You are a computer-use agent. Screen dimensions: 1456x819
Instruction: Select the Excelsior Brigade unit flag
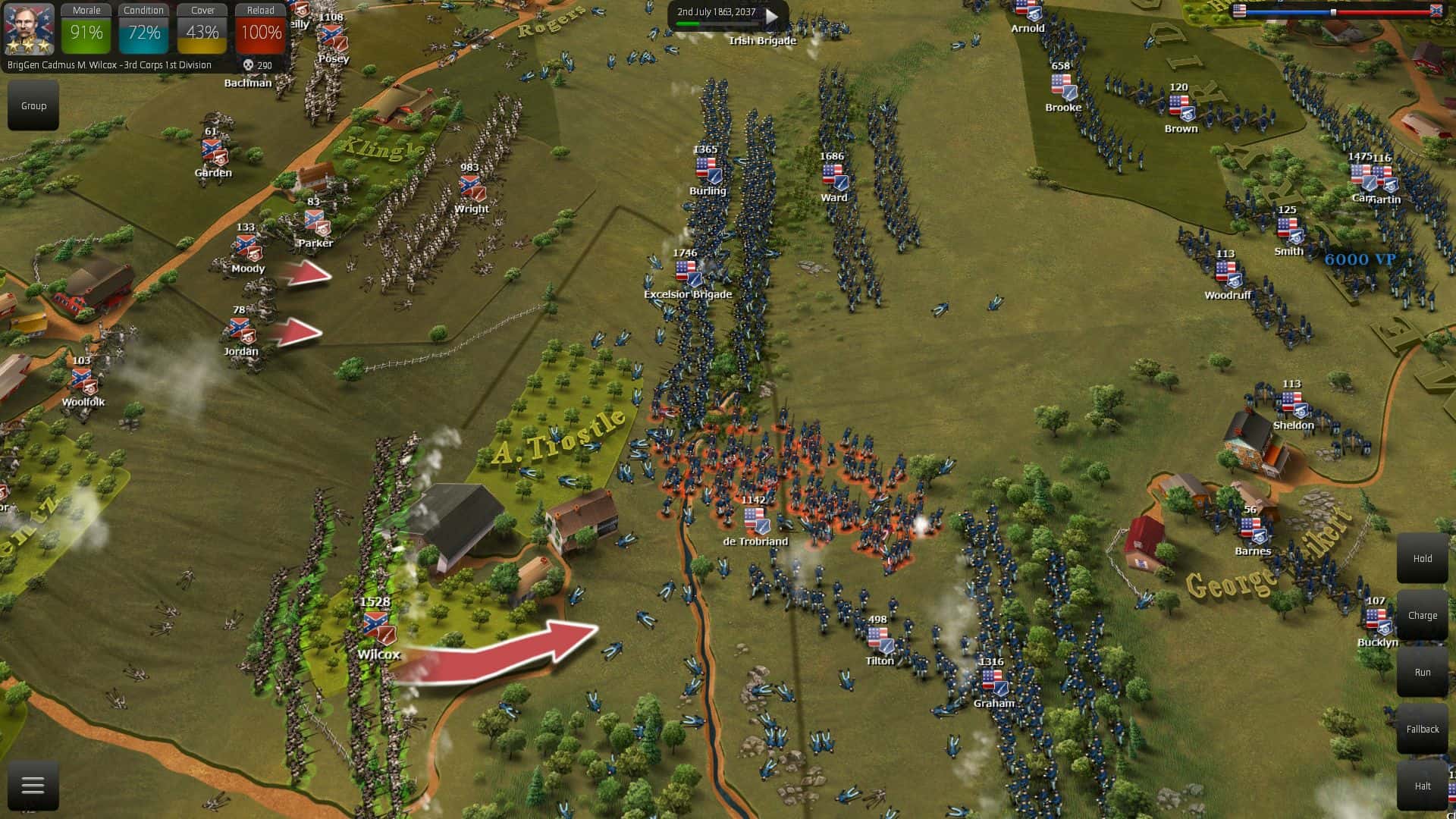tap(689, 274)
